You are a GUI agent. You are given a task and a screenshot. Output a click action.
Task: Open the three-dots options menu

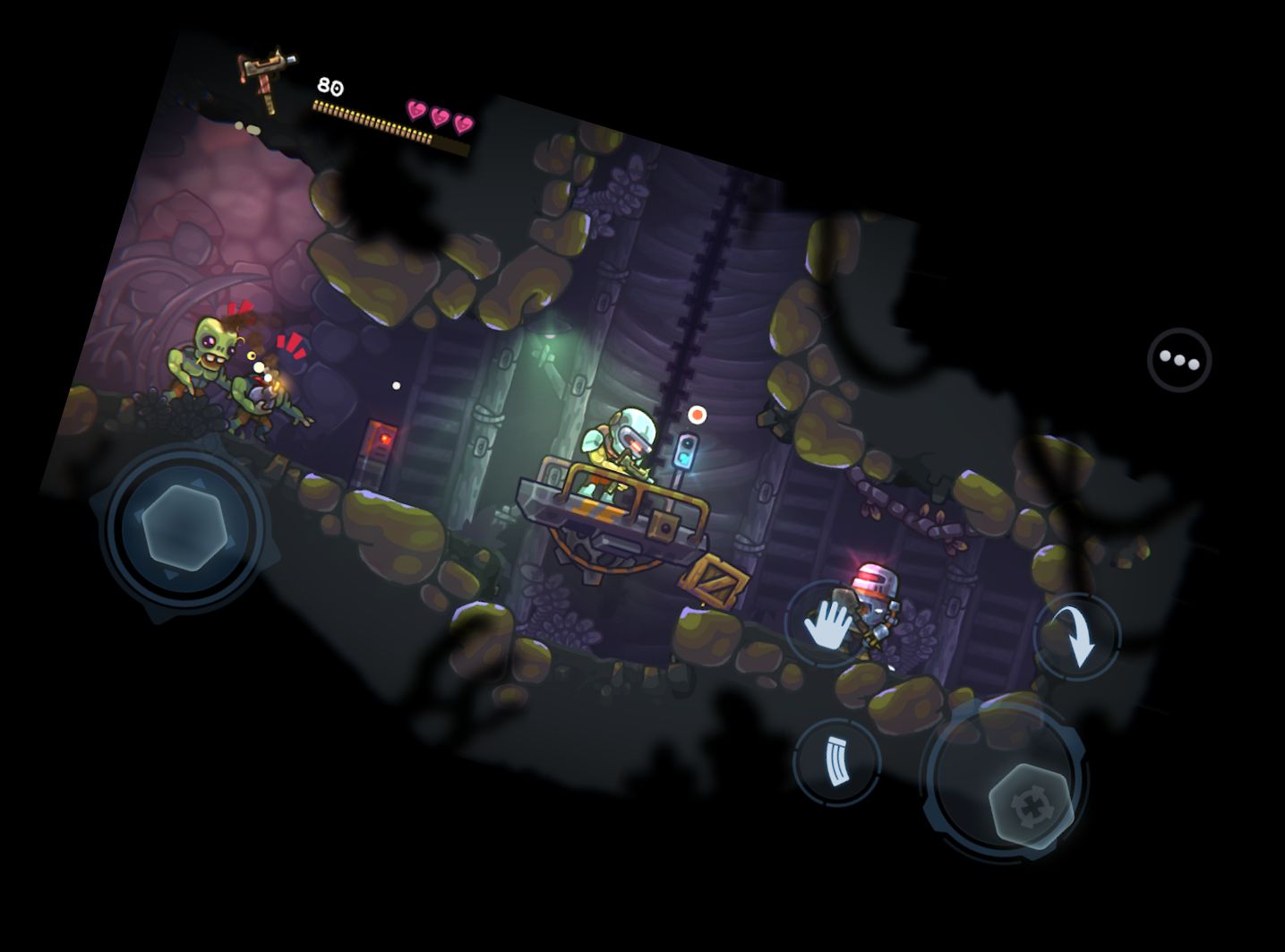pos(1178,360)
